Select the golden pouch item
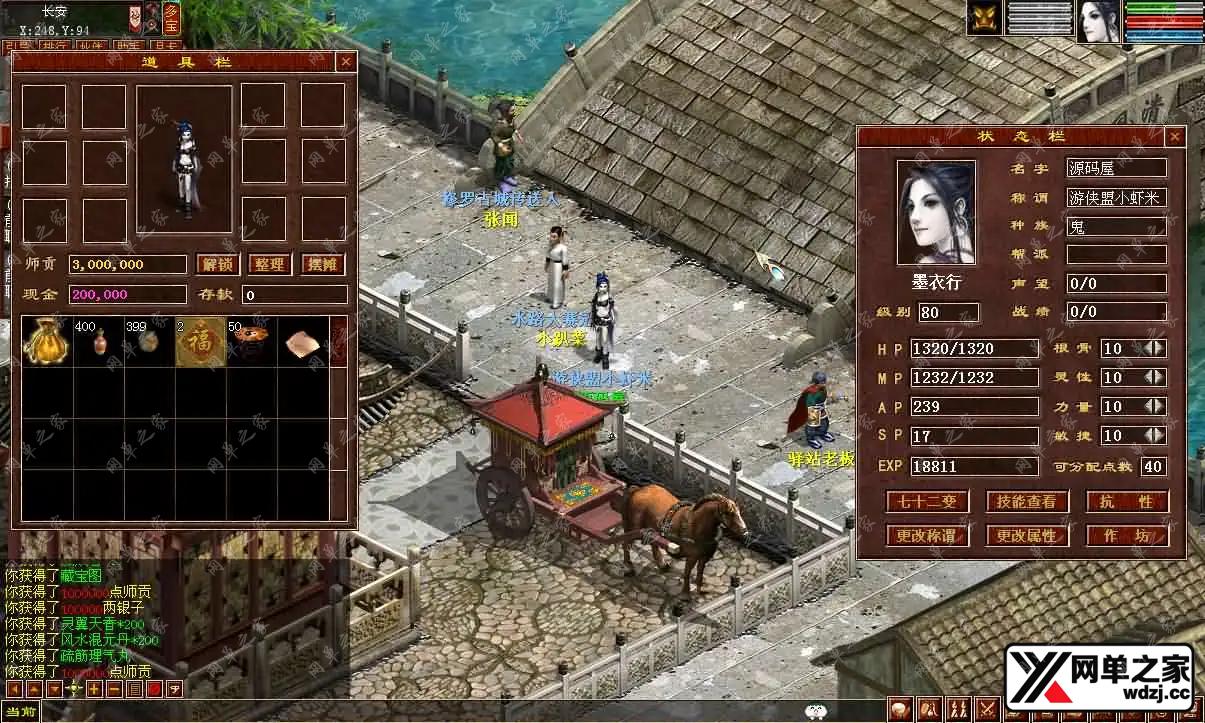The height and width of the screenshot is (723, 1205). click(46, 341)
